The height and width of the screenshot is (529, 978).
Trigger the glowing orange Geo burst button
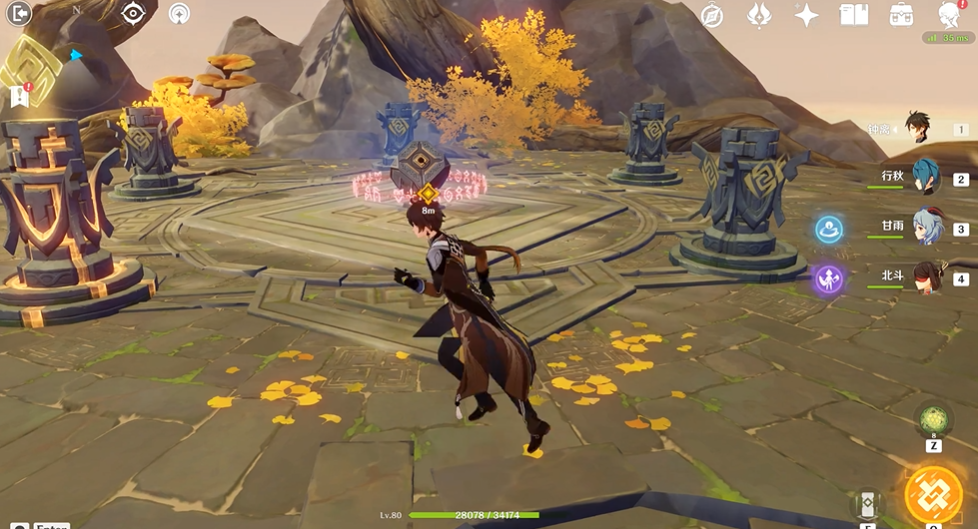coord(933,495)
